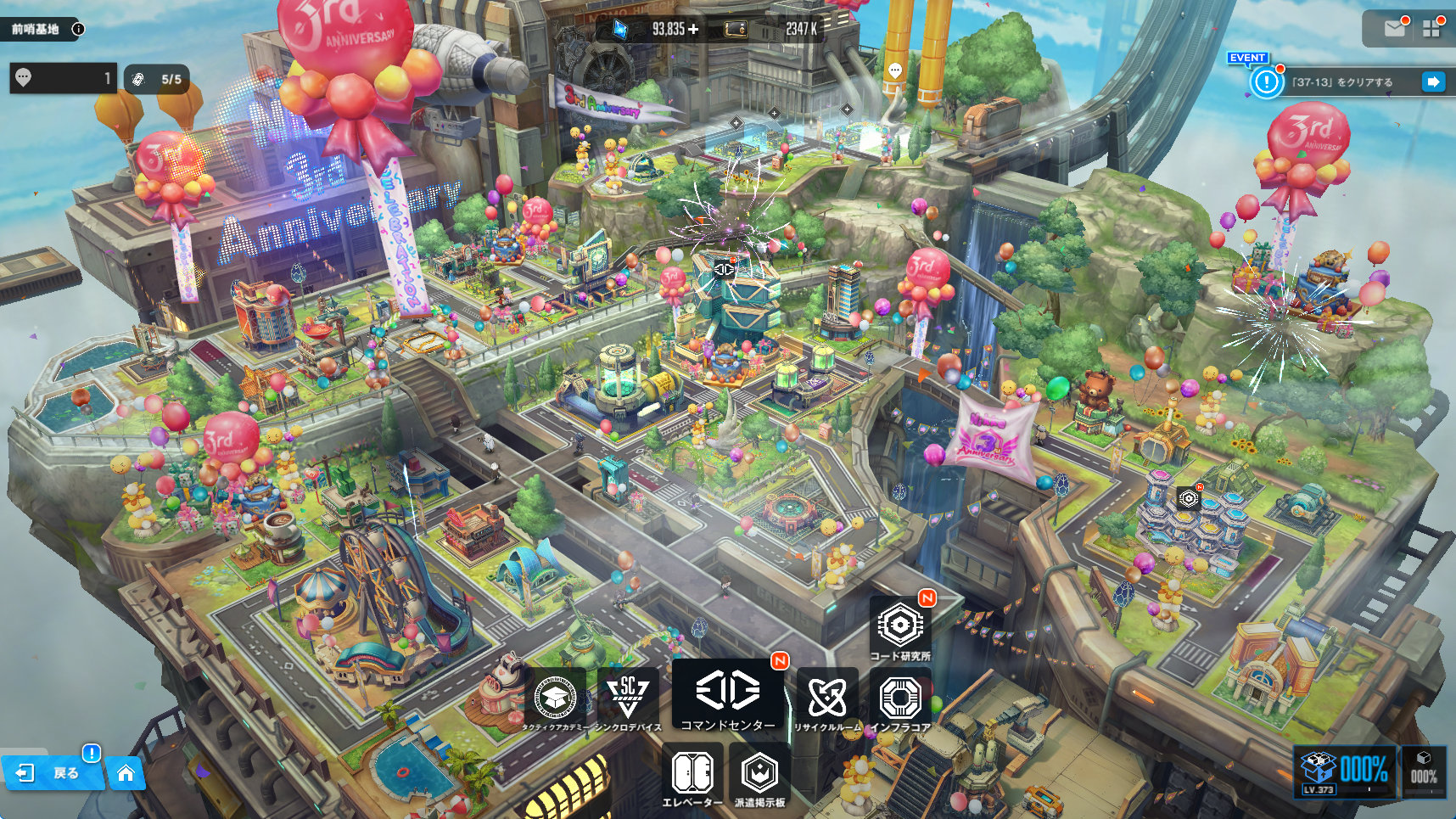Image resolution: width=1456 pixels, height=819 pixels.
Task: Open the blue exclamation event mission icon
Action: click(1267, 81)
